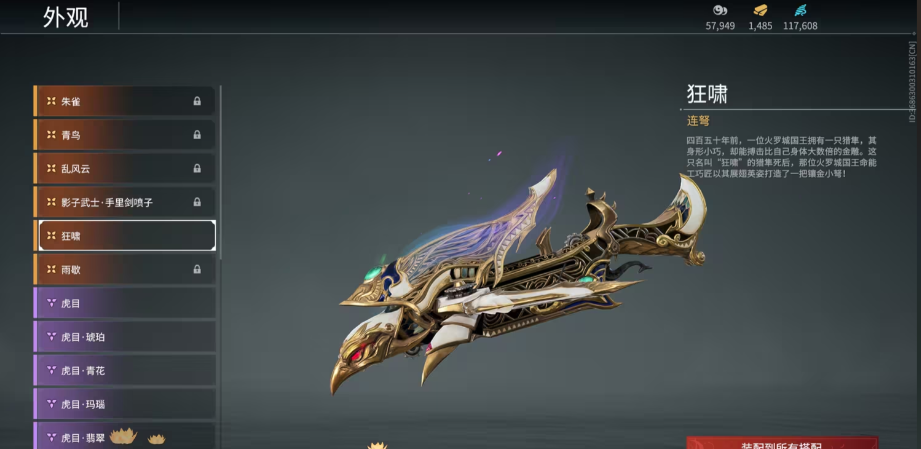Select 影子武士·手里剑喷子 skin
The width and height of the screenshot is (921, 449).
pos(124,202)
